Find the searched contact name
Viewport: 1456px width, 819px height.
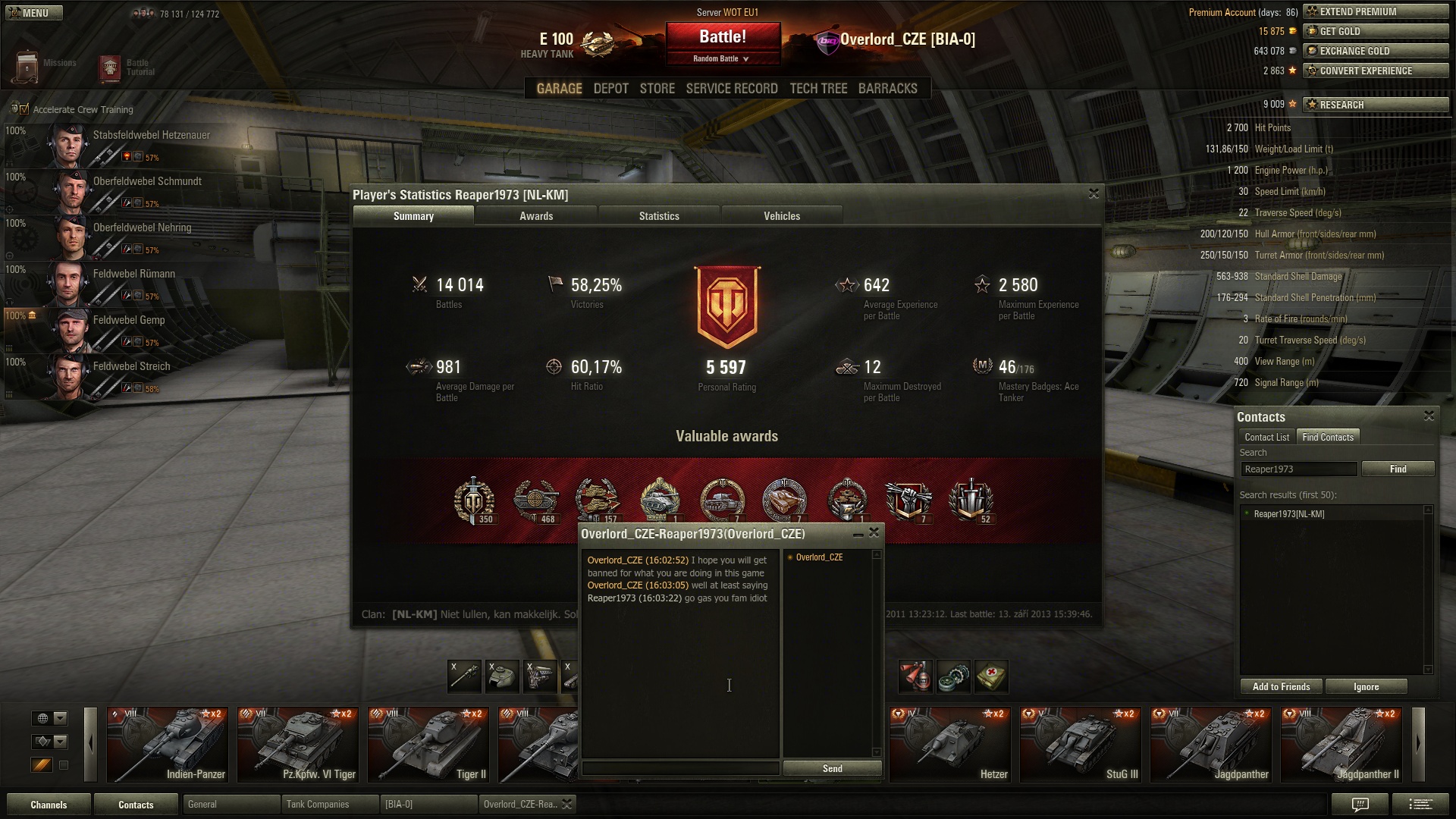1398,469
